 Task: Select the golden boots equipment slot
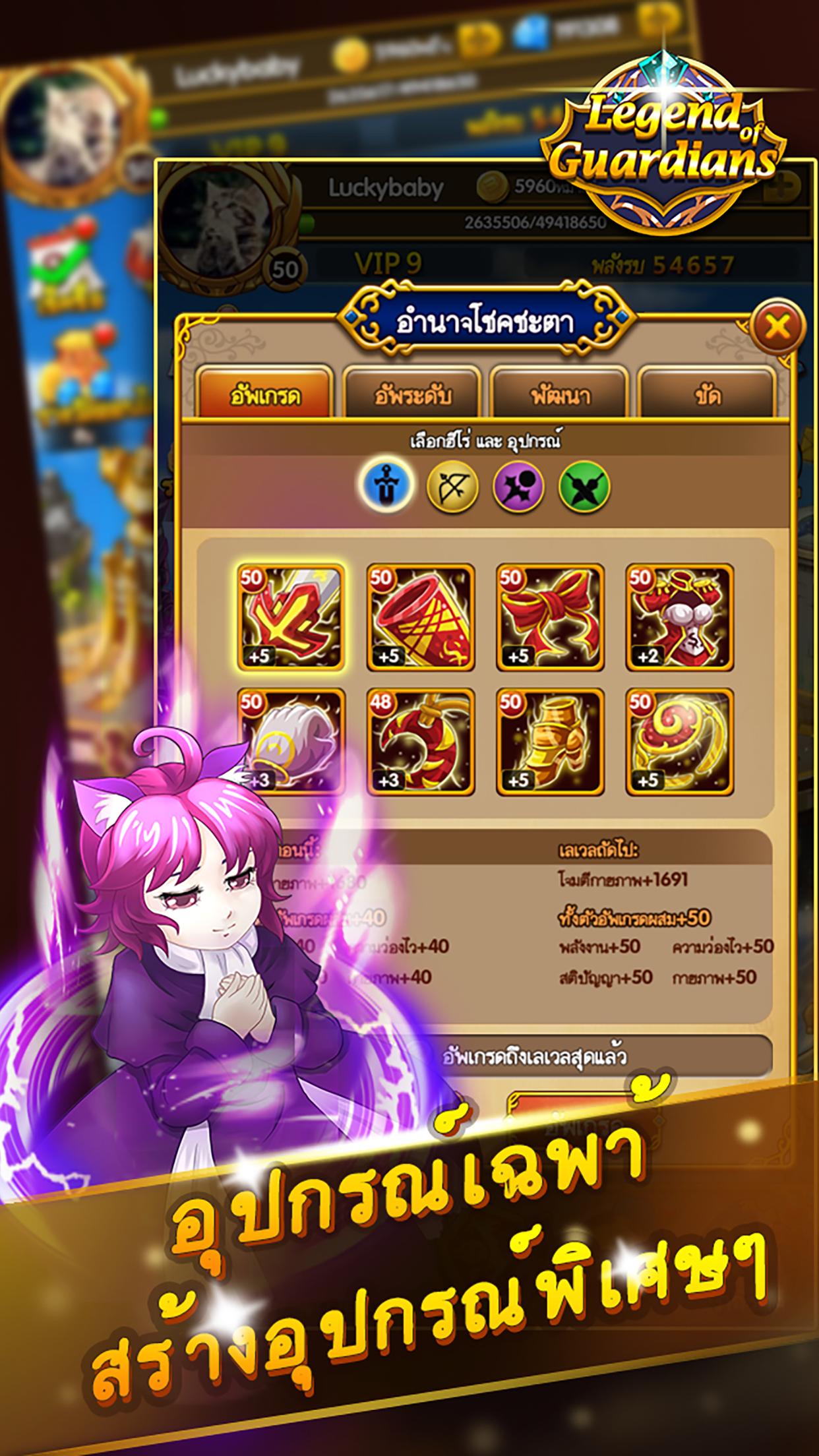click(550, 742)
